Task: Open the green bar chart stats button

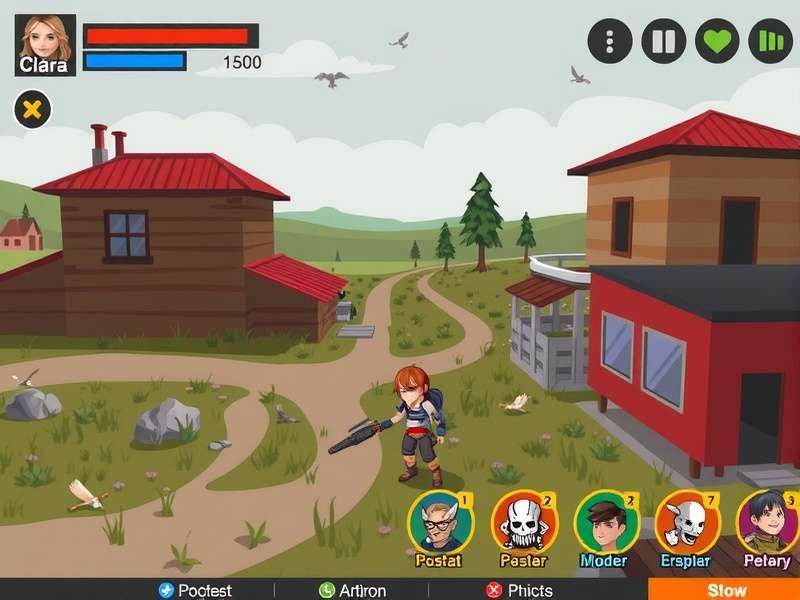Action: pos(770,41)
